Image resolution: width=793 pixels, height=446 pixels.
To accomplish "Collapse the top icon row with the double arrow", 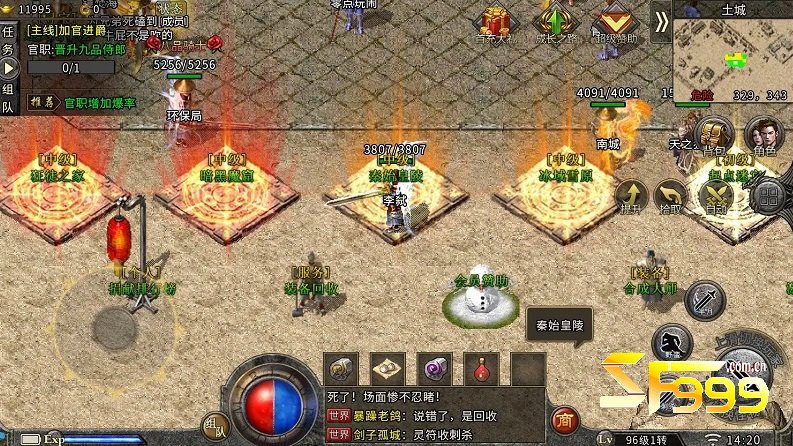I will click(x=660, y=22).
